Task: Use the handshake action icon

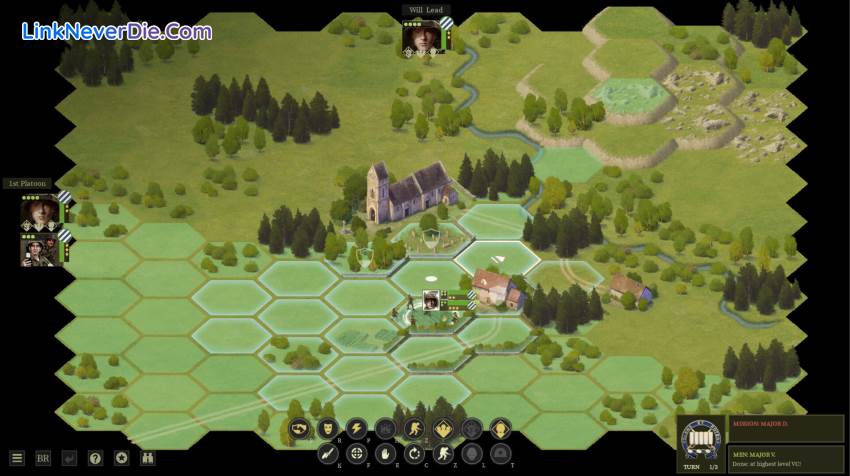Action: tap(298, 430)
